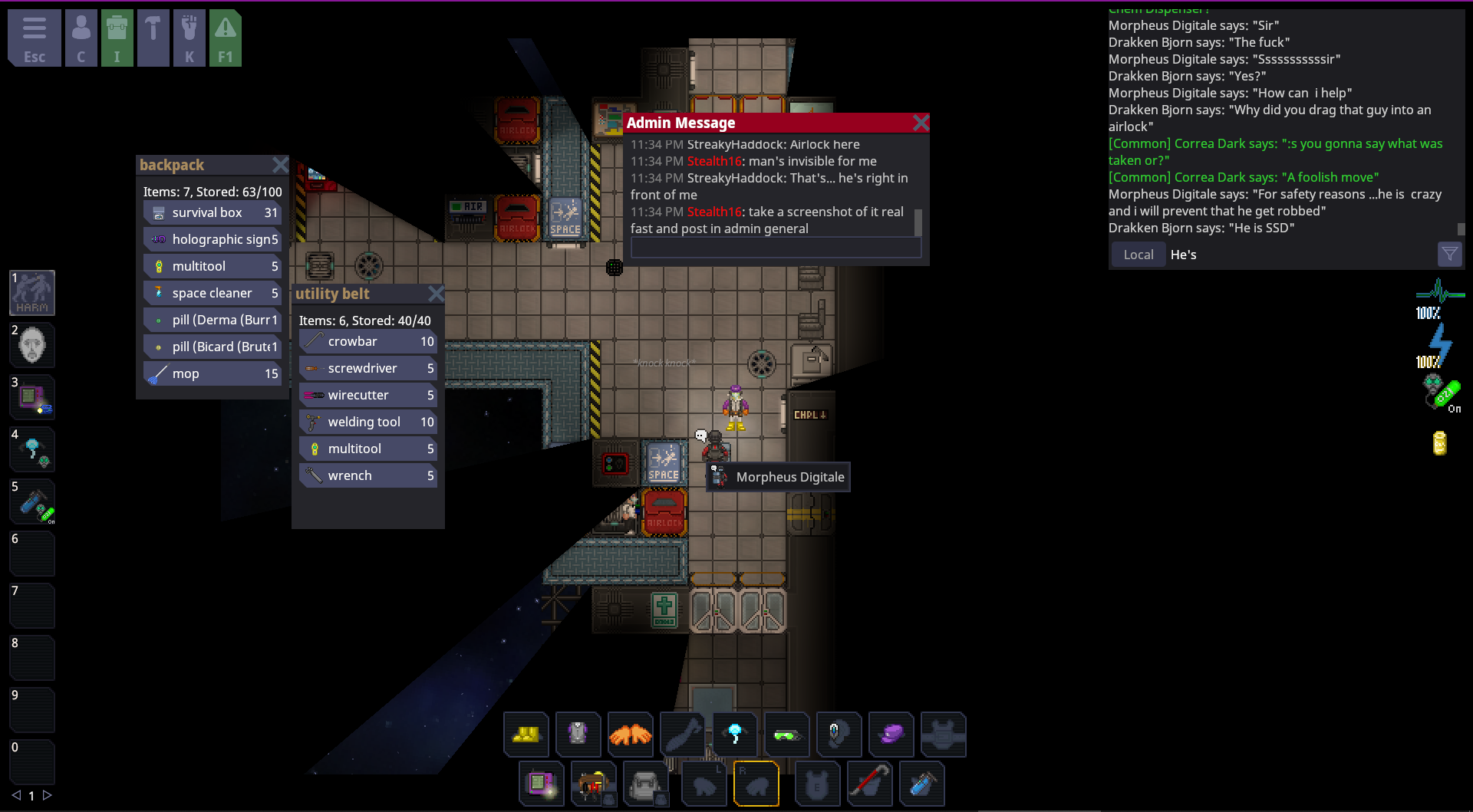Open the Esc game menu
The height and width of the screenshot is (812, 1473).
point(35,37)
